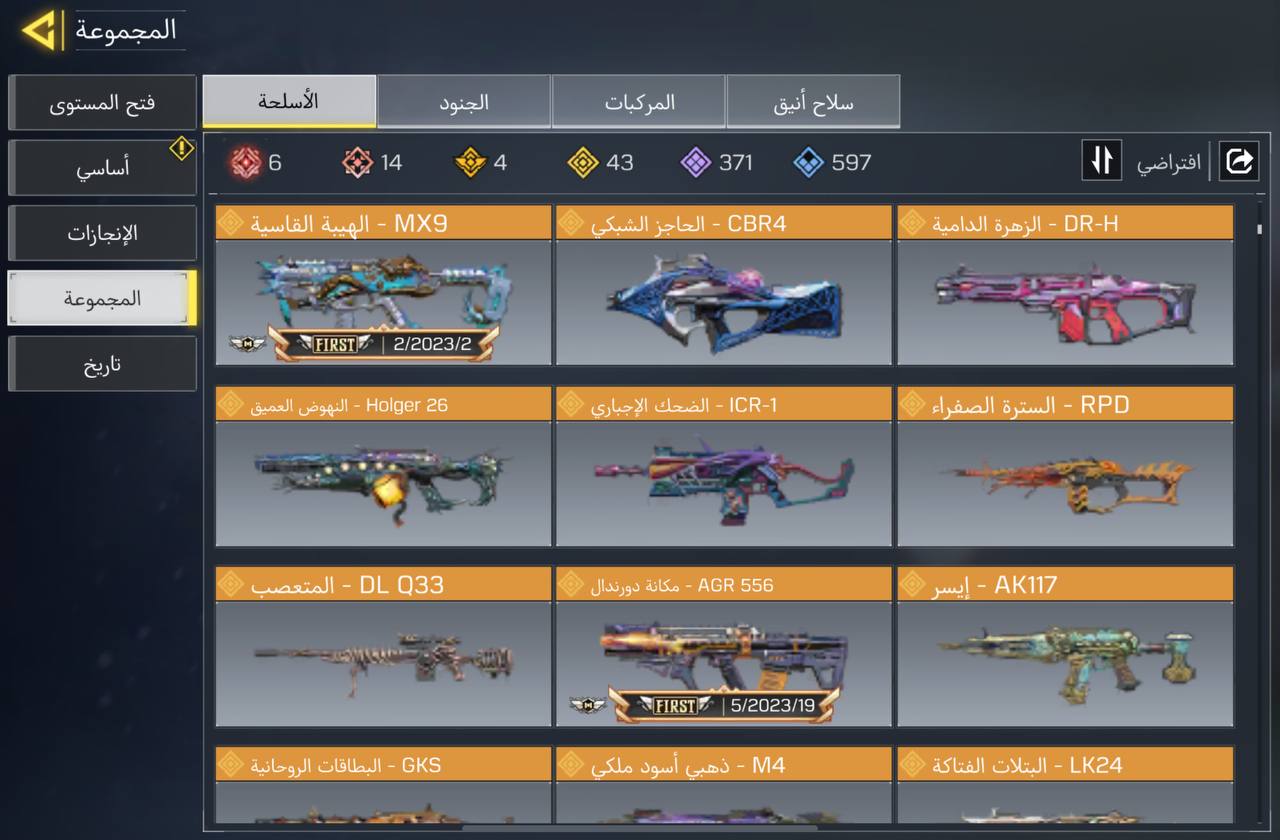1280x840 pixels.
Task: Switch to the المركبات tab
Action: (x=639, y=102)
